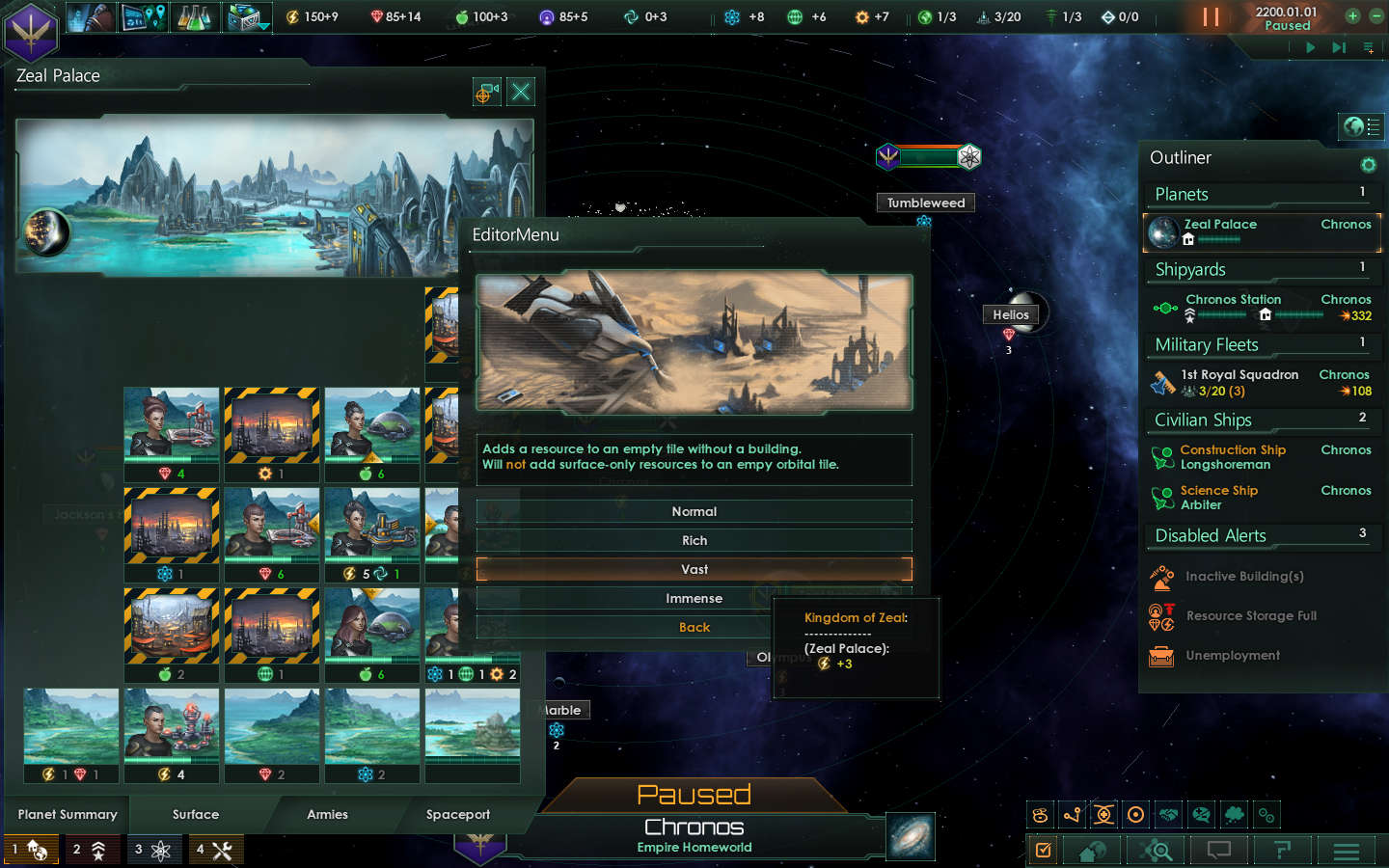Click the magnifying glass search icon bottom right
The width and height of the screenshot is (1389, 868).
coord(1157,851)
